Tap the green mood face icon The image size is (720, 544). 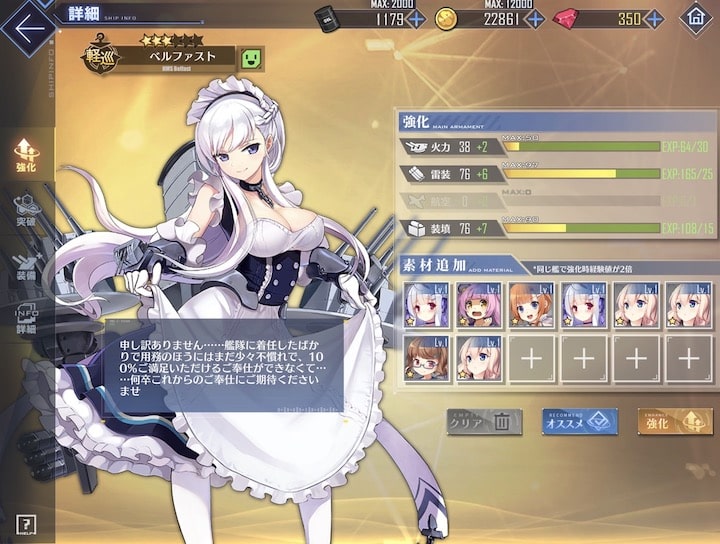pyautogui.click(x=252, y=59)
